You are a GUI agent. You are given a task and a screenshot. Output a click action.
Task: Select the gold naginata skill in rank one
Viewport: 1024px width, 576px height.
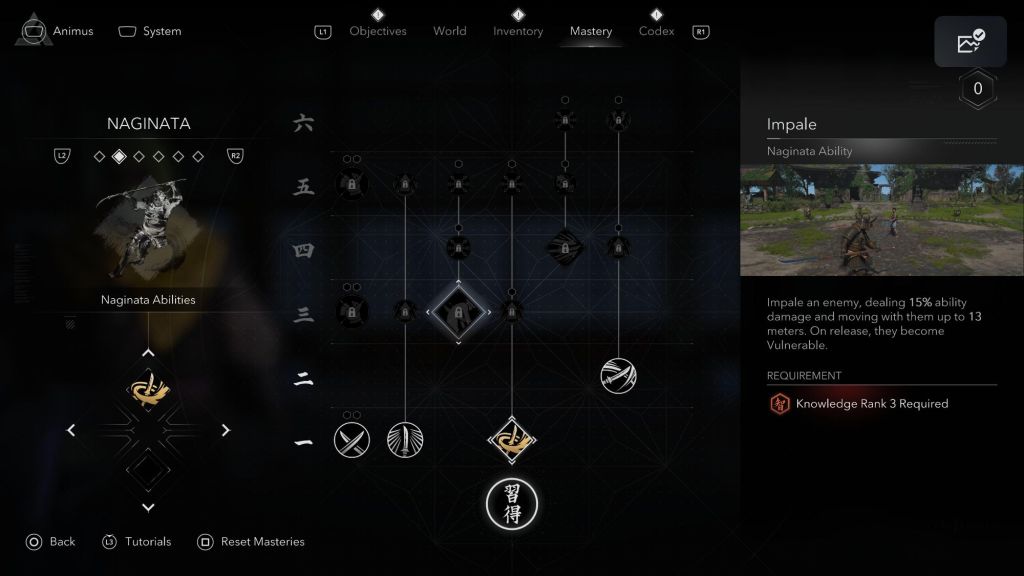[513, 439]
